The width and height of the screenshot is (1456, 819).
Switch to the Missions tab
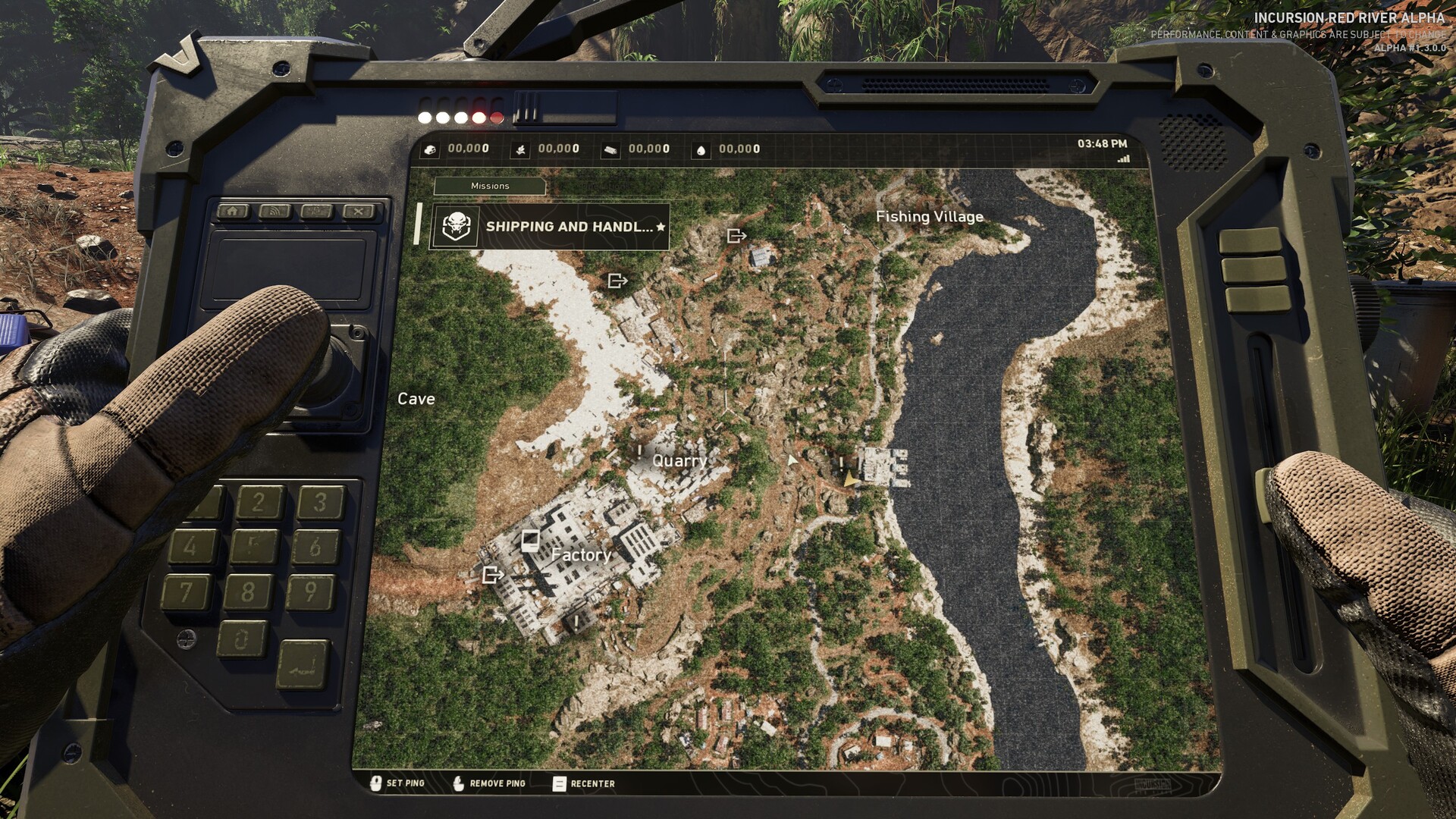[489, 186]
